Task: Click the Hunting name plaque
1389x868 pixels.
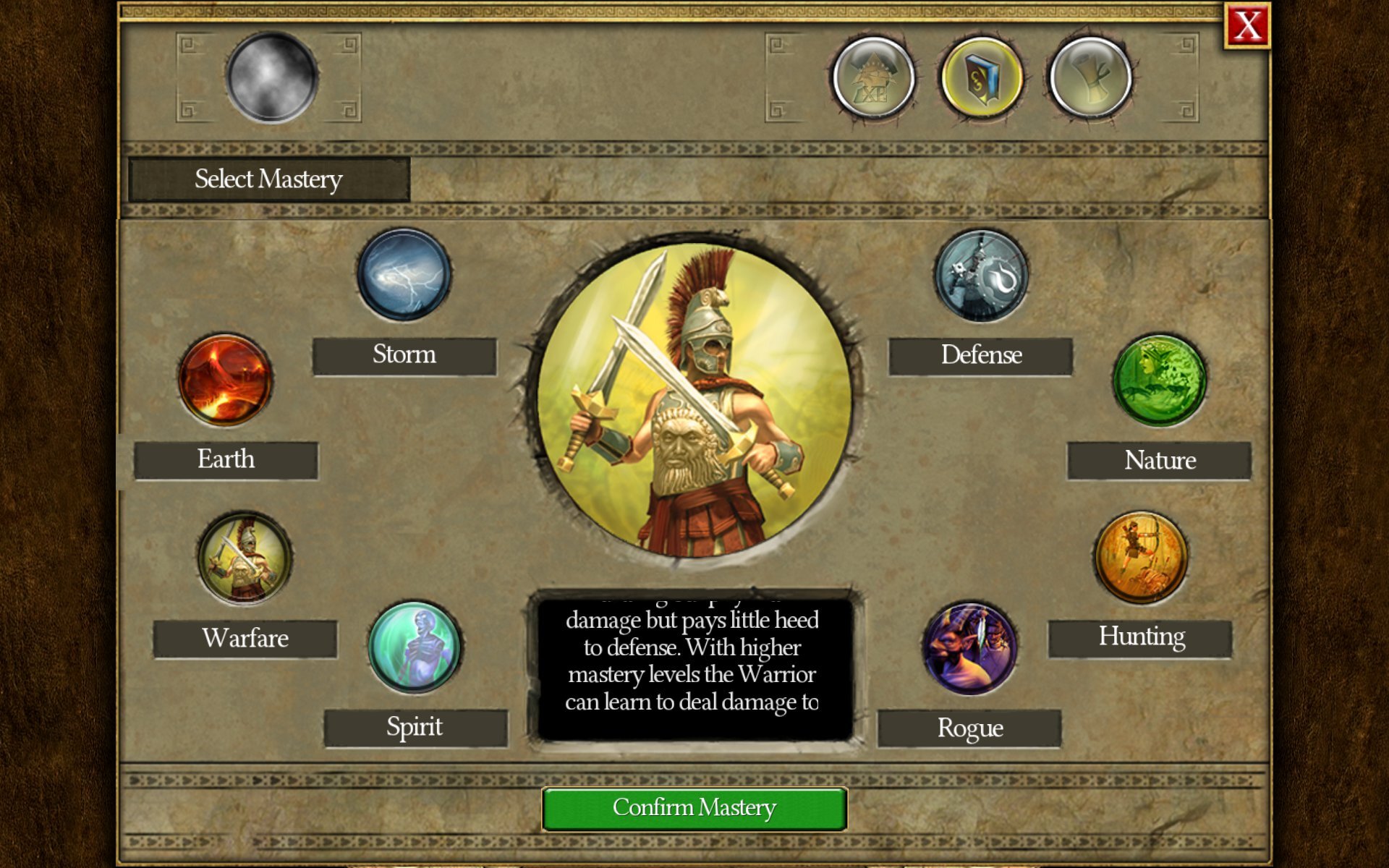Action: point(1139,637)
